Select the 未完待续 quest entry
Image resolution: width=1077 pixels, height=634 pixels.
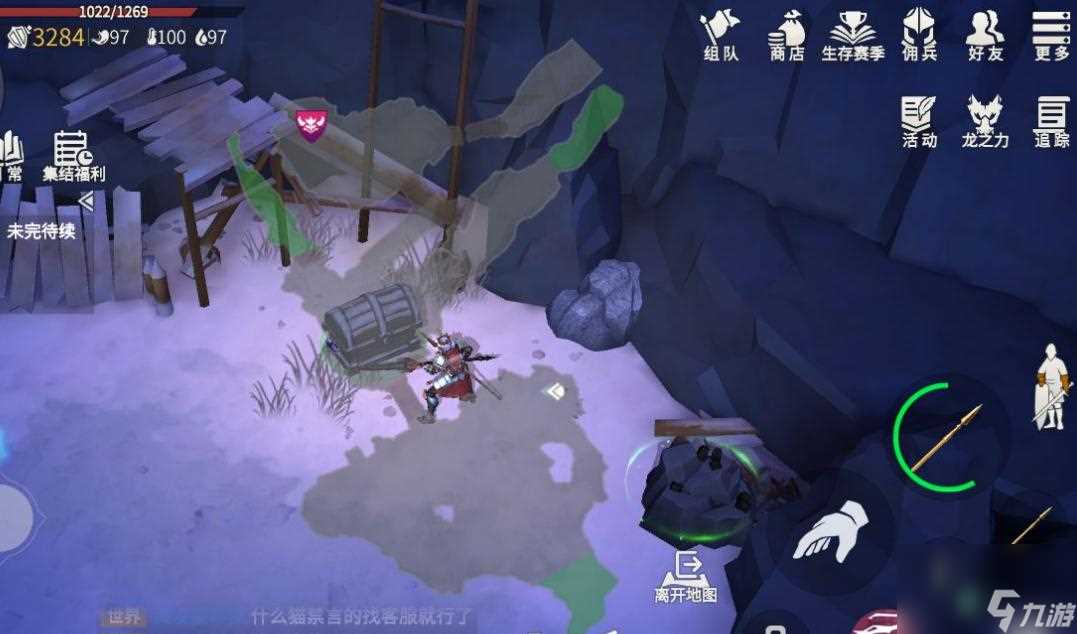41,231
